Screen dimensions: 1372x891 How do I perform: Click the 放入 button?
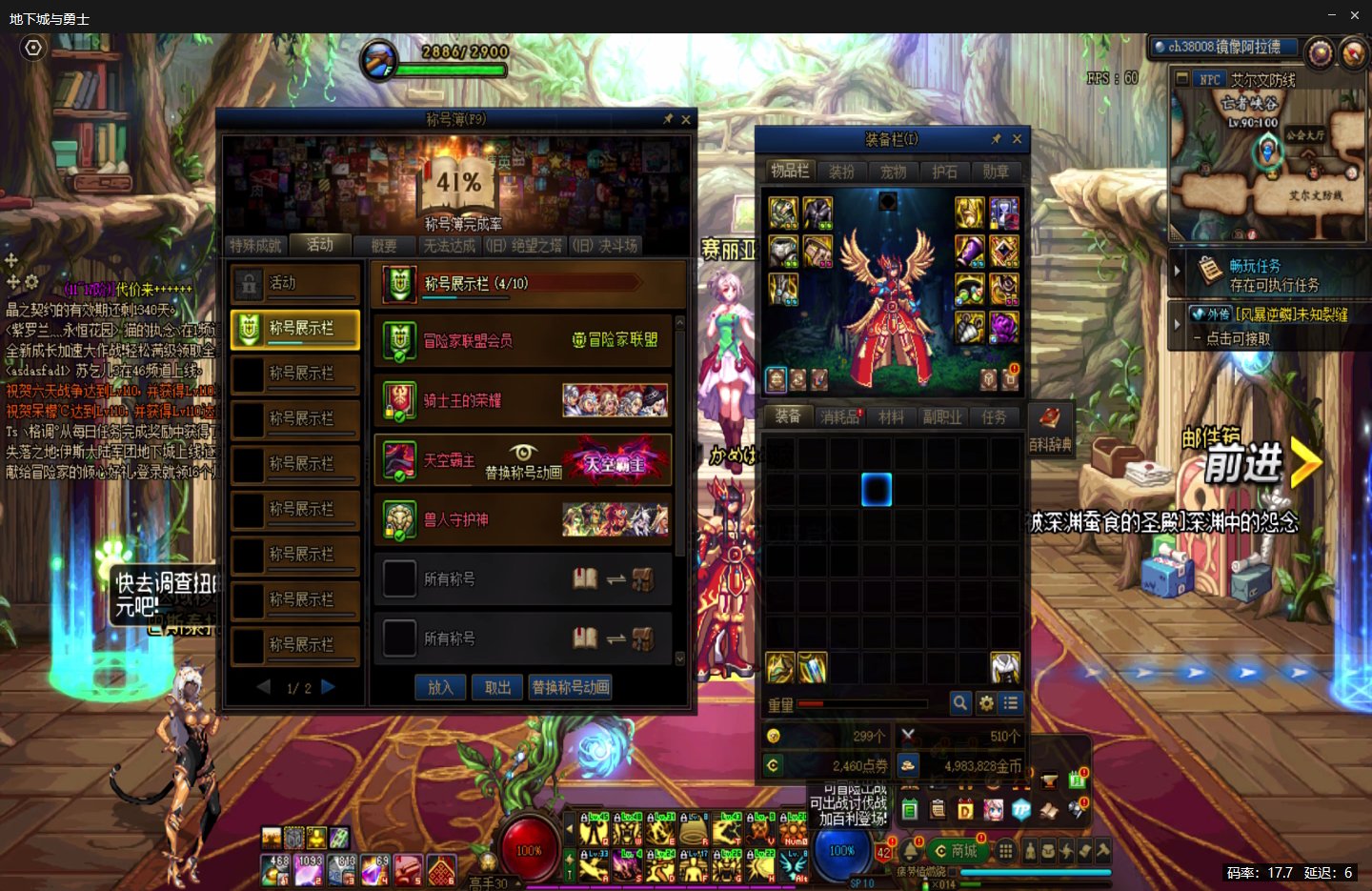click(x=440, y=687)
